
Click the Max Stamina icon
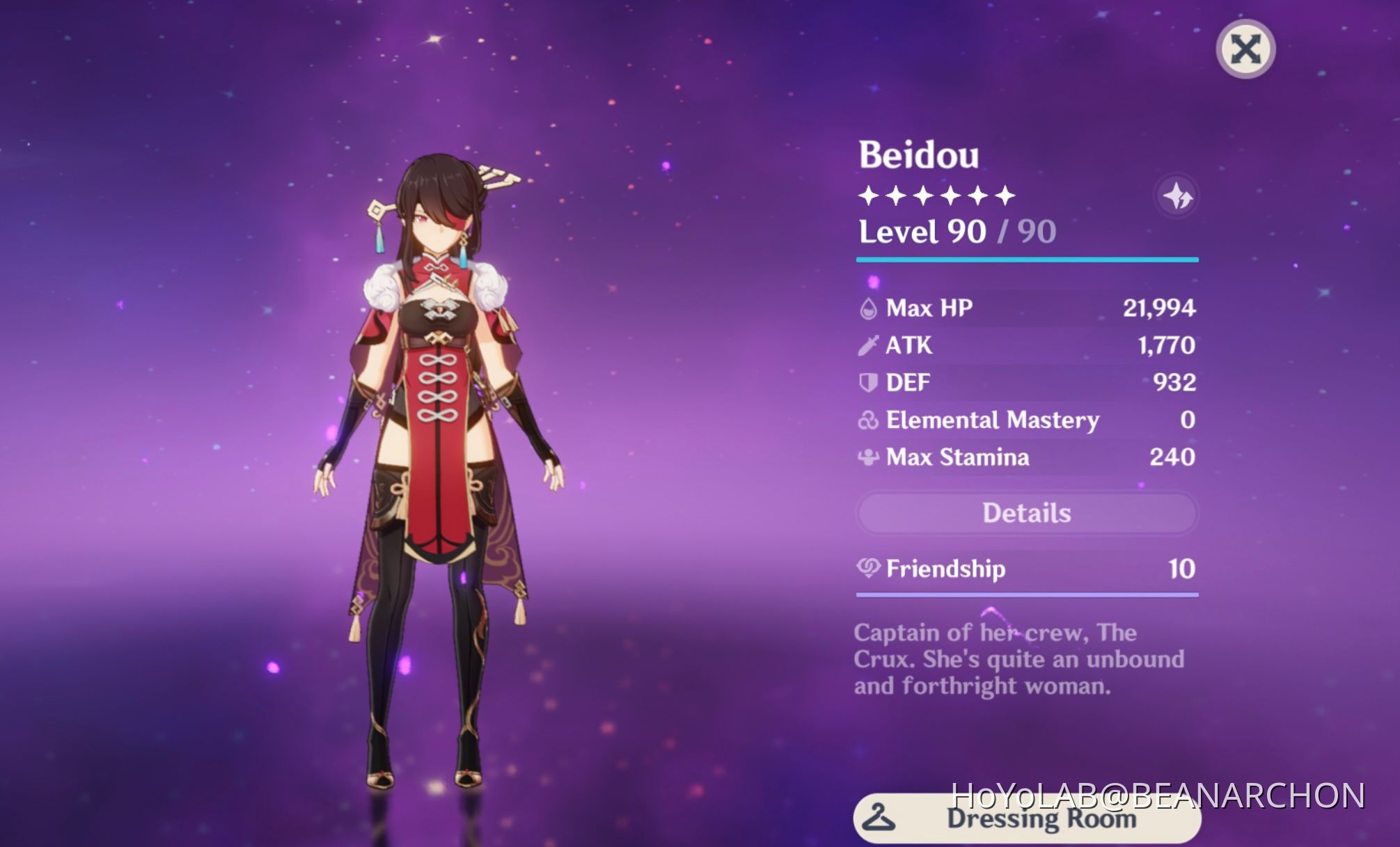click(870, 457)
